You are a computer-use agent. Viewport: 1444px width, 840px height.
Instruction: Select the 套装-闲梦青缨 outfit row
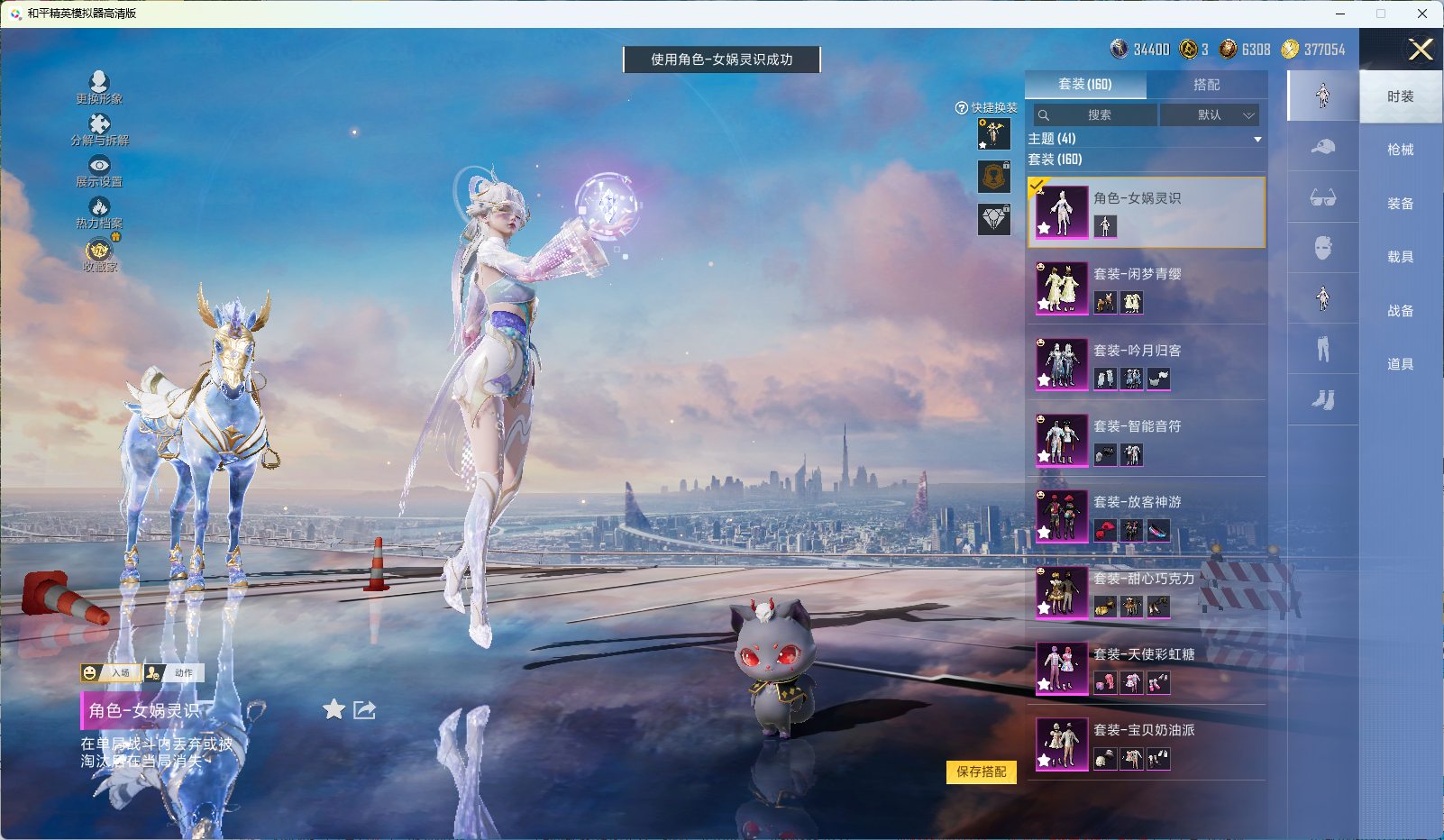(1146, 288)
